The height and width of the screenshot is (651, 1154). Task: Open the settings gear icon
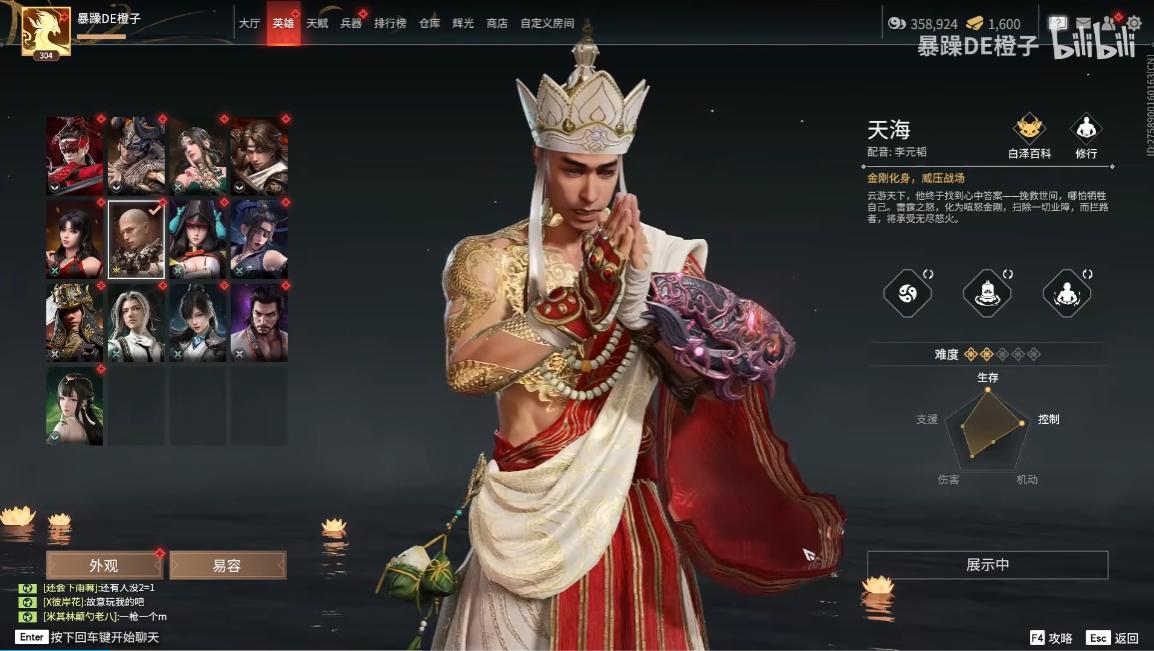[x=1134, y=23]
